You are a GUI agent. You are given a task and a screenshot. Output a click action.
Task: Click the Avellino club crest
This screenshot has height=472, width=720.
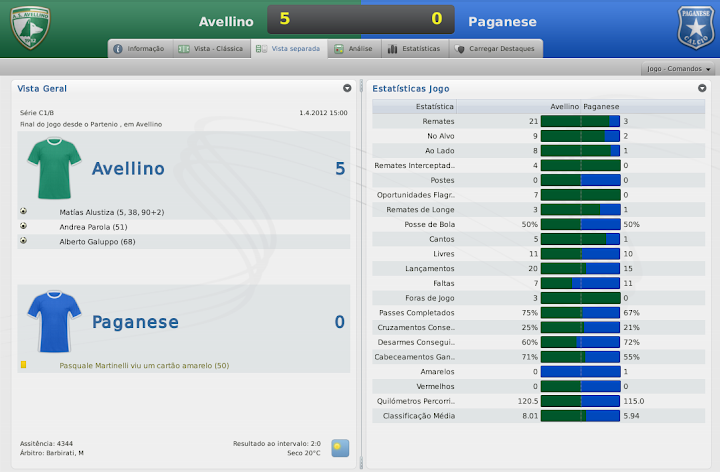29,28
